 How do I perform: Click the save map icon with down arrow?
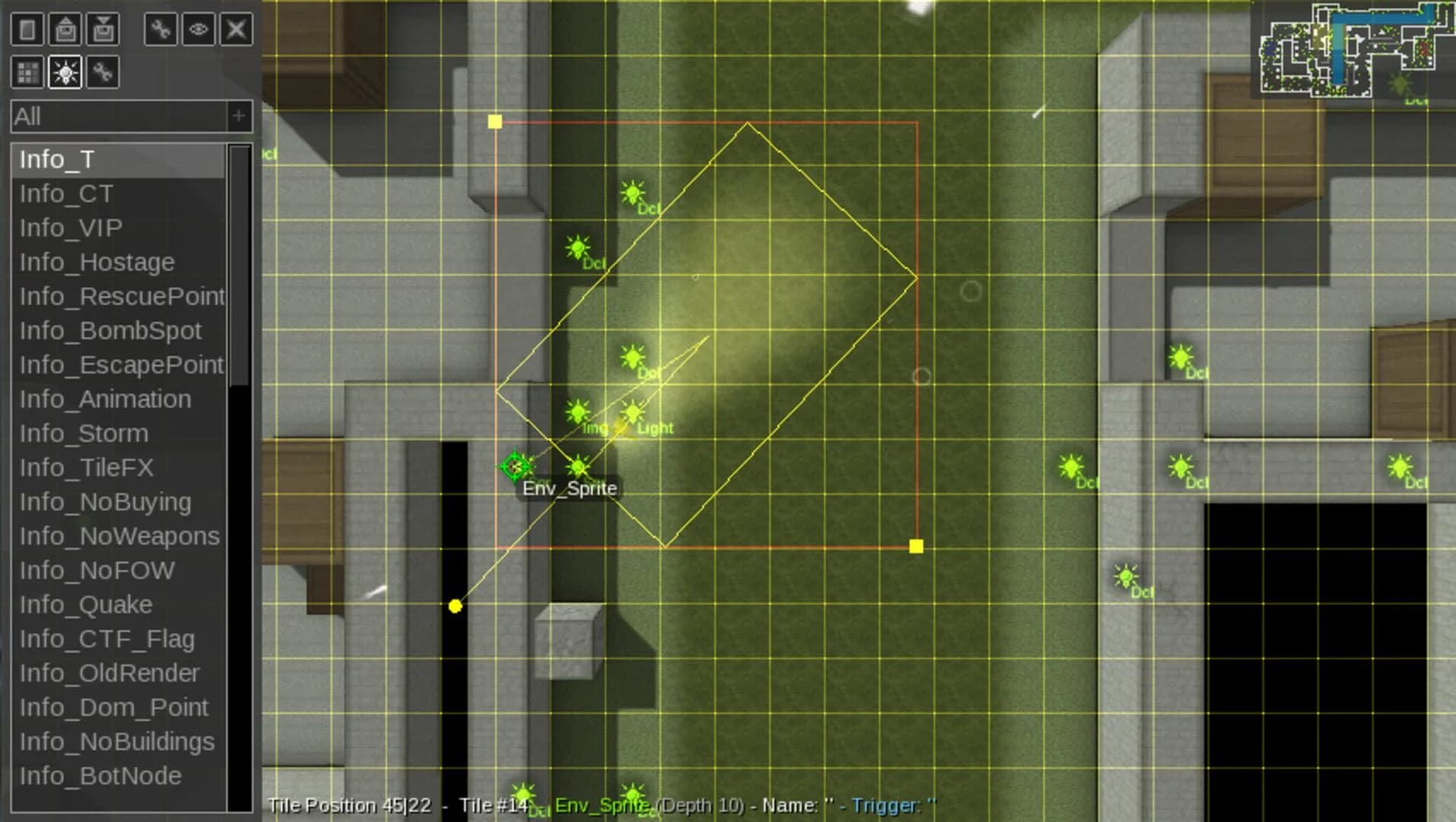(104, 30)
